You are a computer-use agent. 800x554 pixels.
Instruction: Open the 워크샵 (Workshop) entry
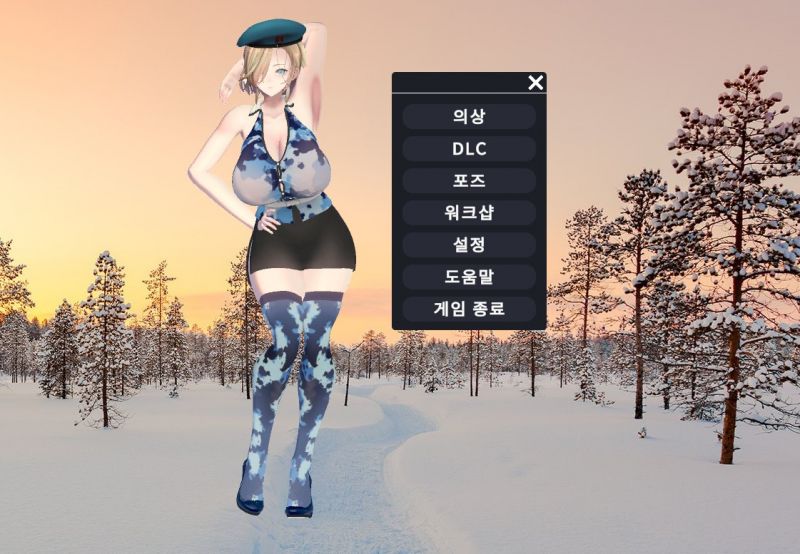coord(468,213)
